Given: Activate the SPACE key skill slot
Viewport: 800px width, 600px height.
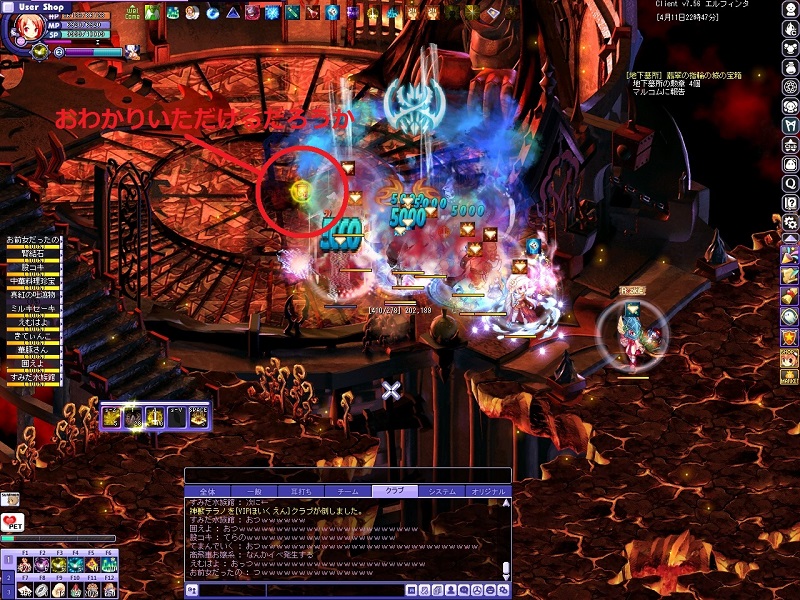Looking at the screenshot, I should [x=198, y=415].
